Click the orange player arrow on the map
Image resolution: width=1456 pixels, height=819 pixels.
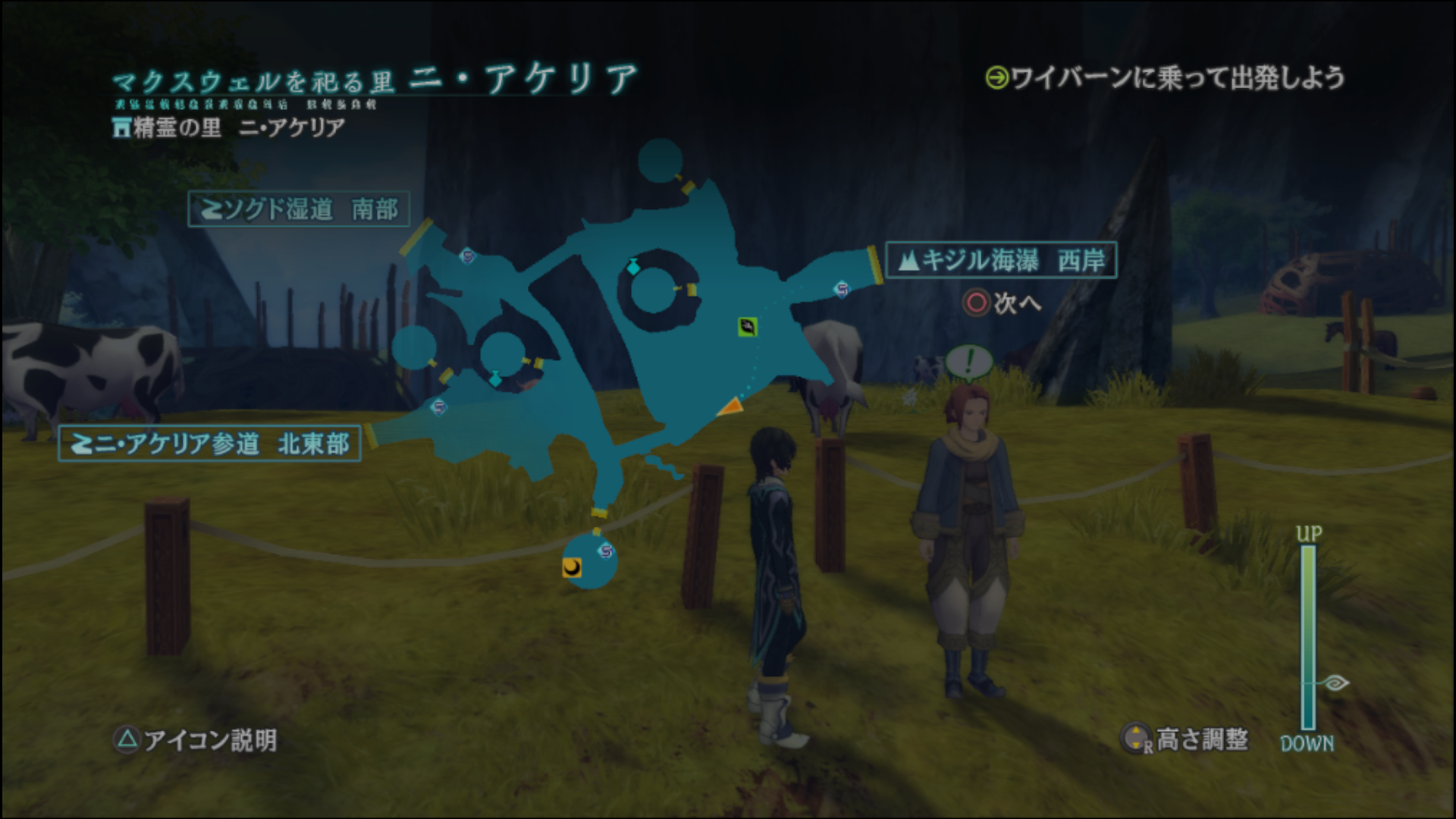[x=730, y=407]
